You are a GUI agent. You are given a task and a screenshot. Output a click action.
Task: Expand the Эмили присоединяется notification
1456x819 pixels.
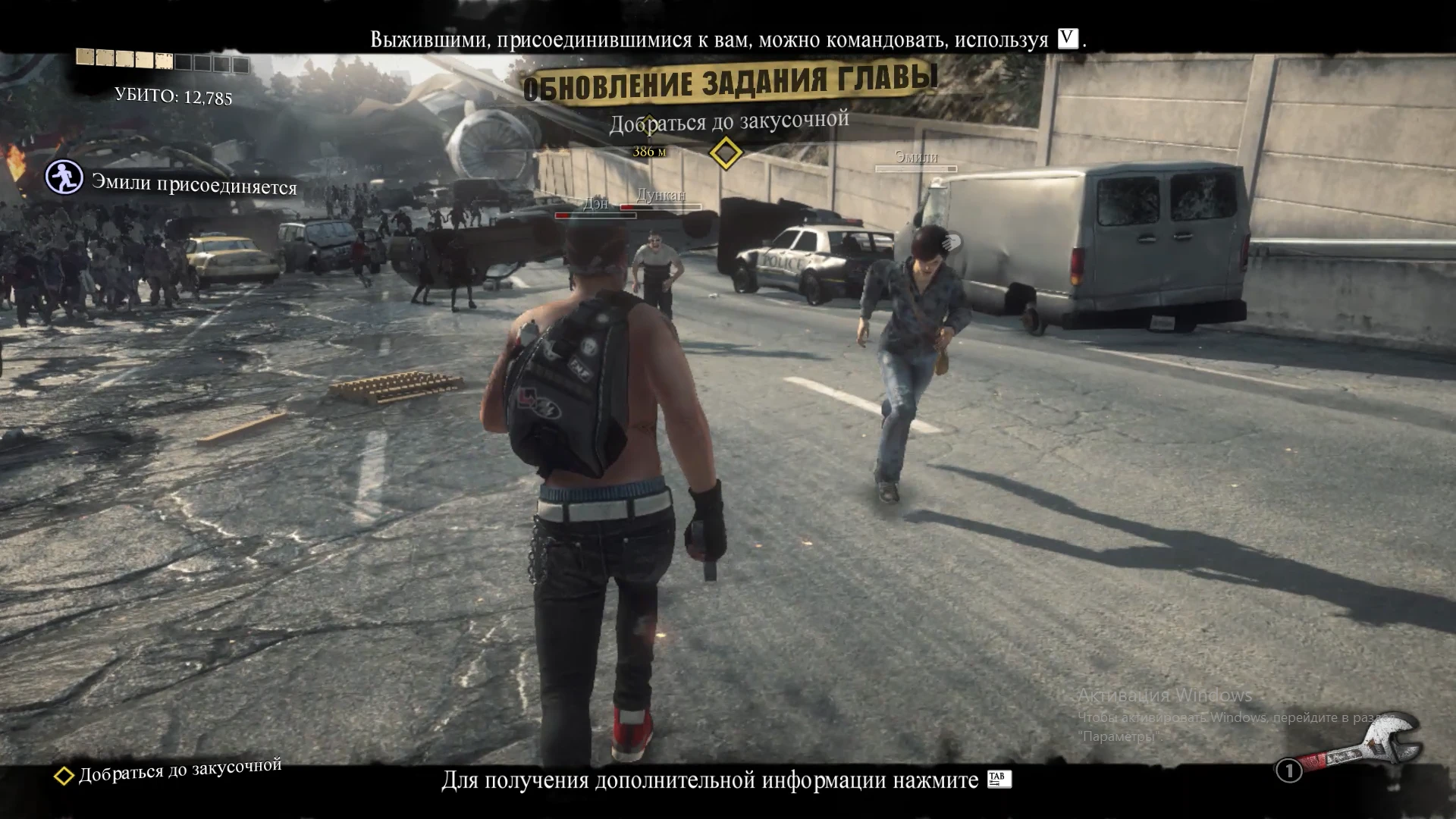[193, 184]
